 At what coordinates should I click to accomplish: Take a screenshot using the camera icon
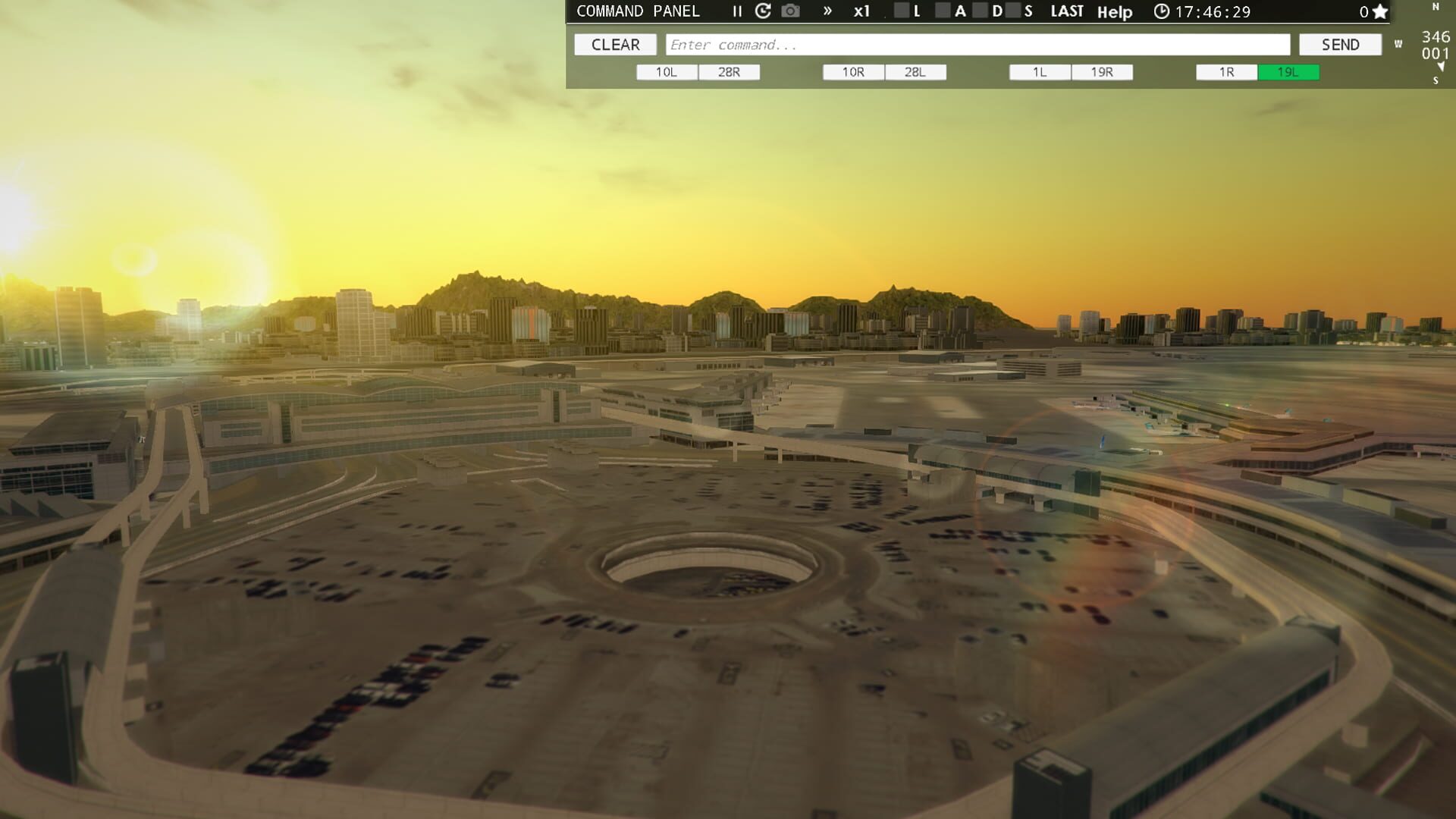790,11
